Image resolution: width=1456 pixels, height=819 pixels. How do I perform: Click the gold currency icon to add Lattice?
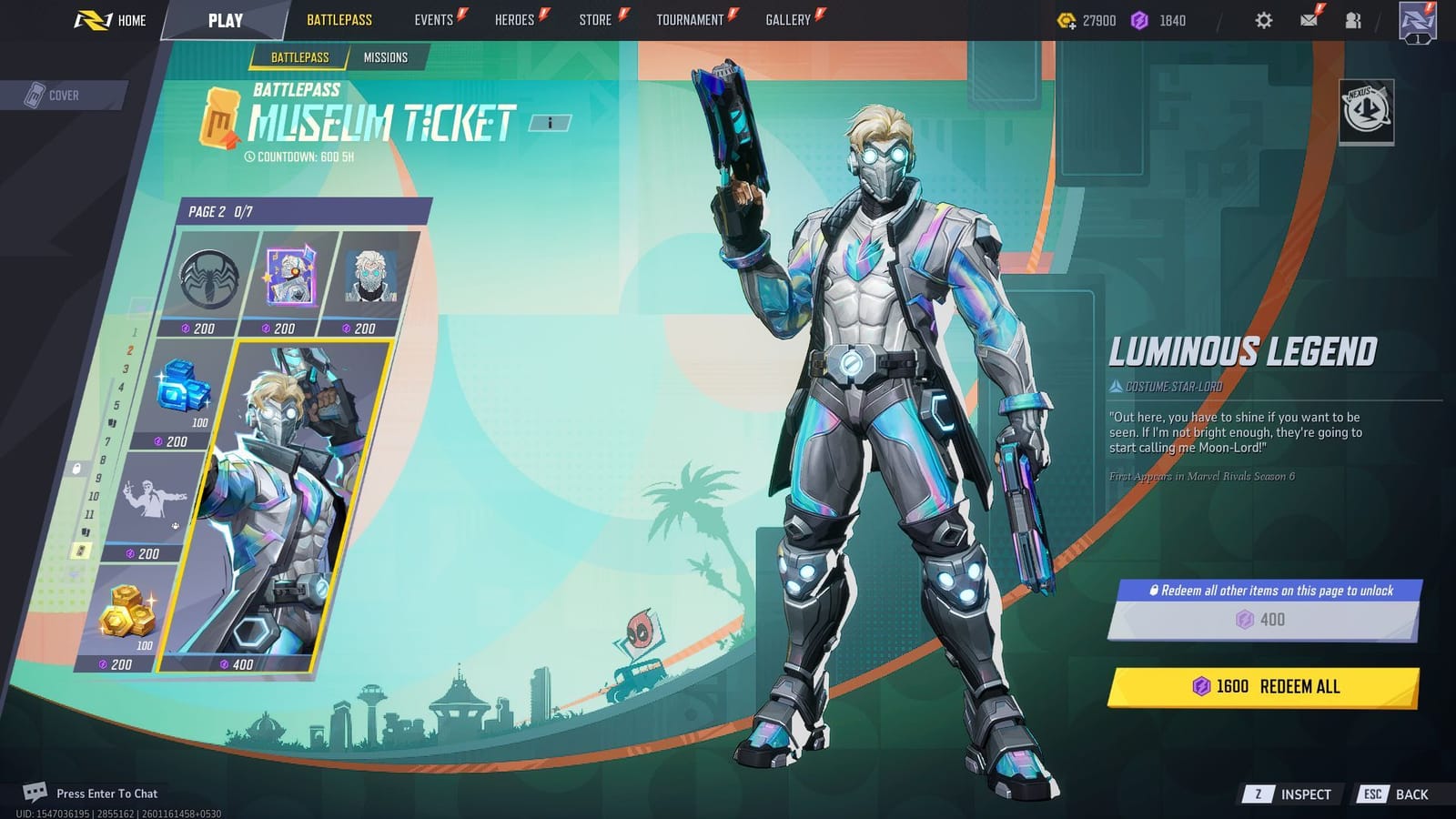pos(1067,19)
